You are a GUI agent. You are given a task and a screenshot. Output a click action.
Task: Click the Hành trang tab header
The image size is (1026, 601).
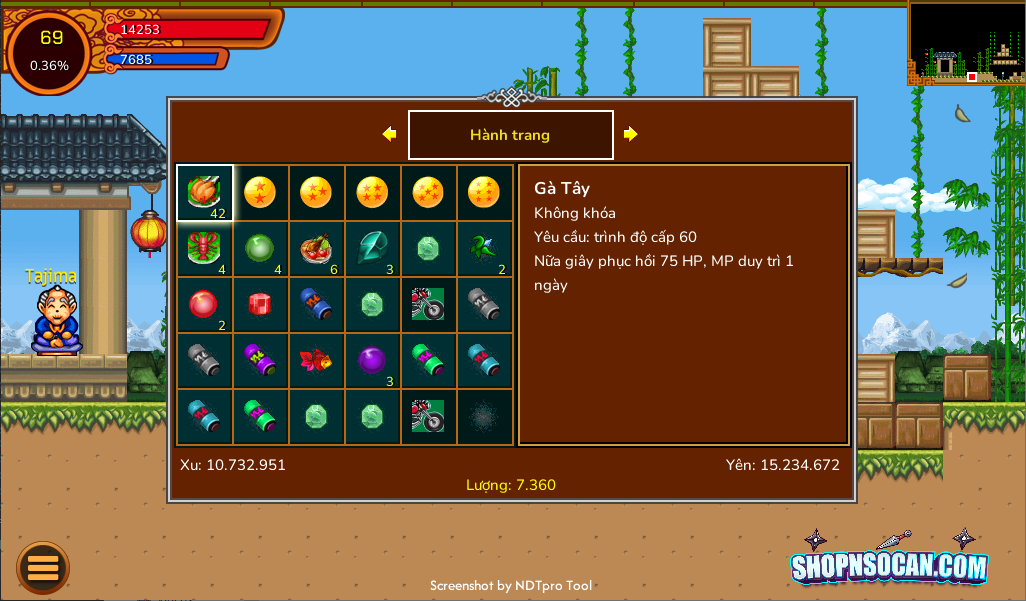(x=510, y=135)
